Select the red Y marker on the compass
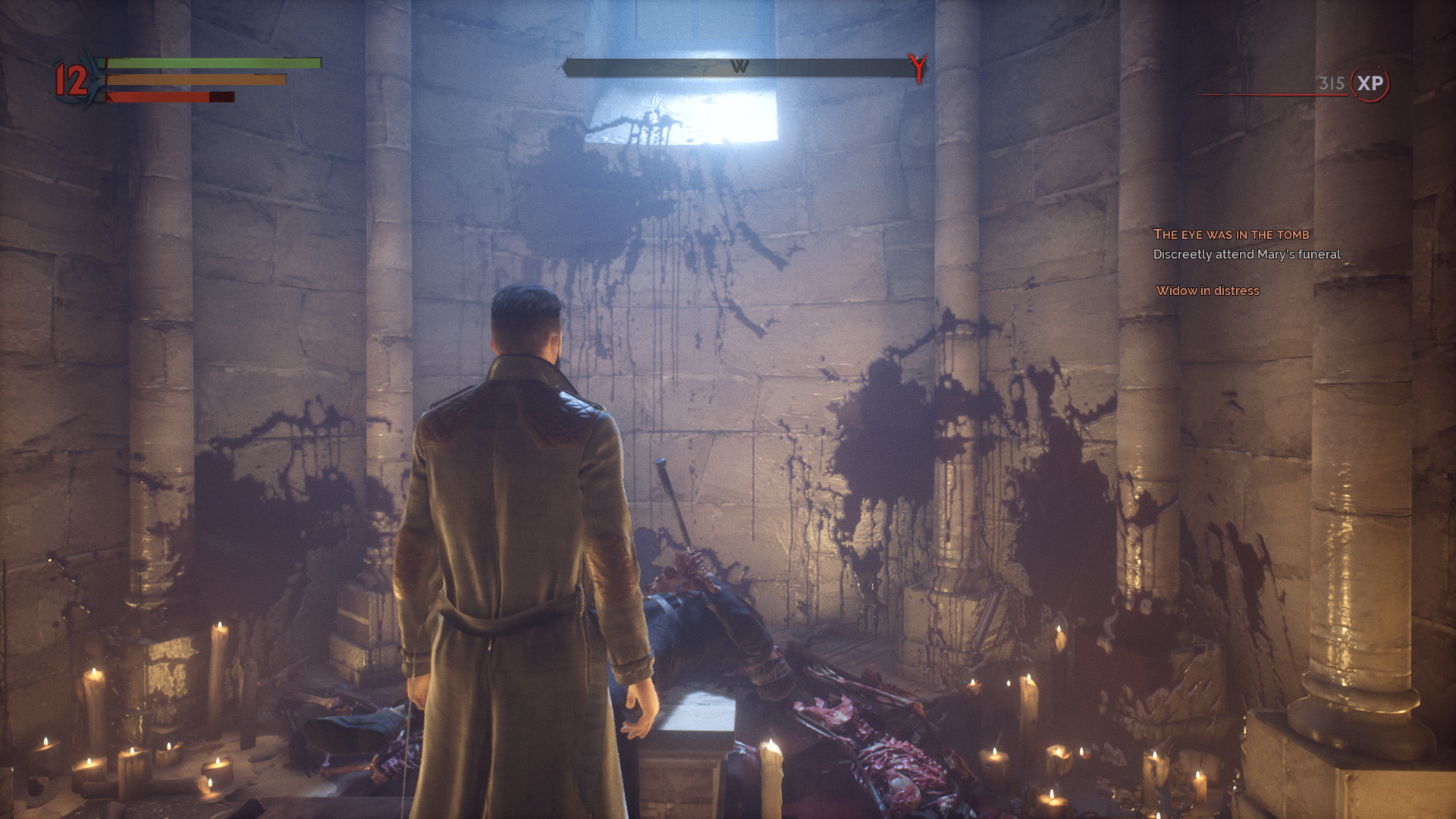The image size is (1456, 819). coord(918,67)
